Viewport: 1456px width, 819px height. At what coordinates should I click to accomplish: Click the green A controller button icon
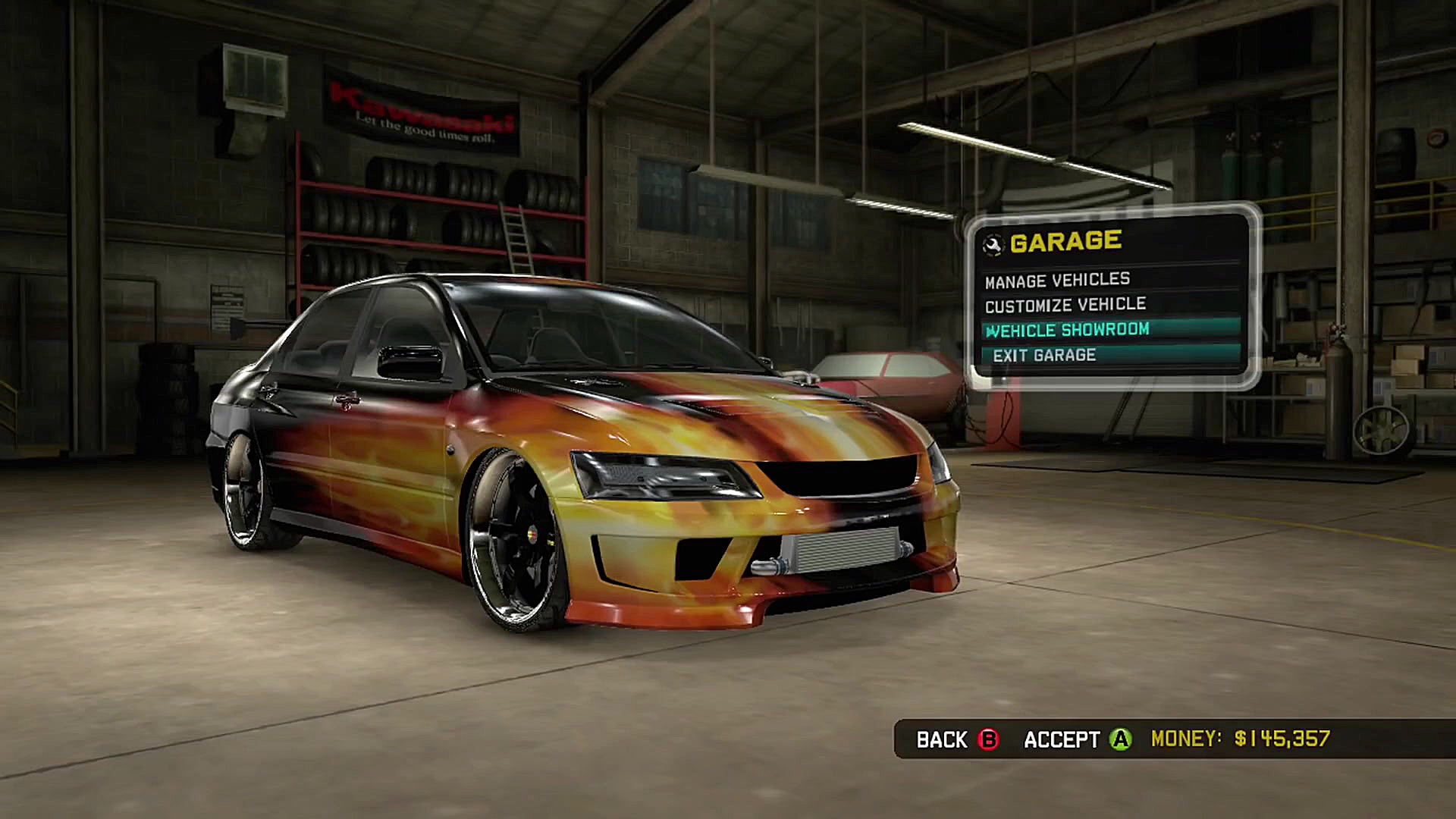click(x=1121, y=739)
